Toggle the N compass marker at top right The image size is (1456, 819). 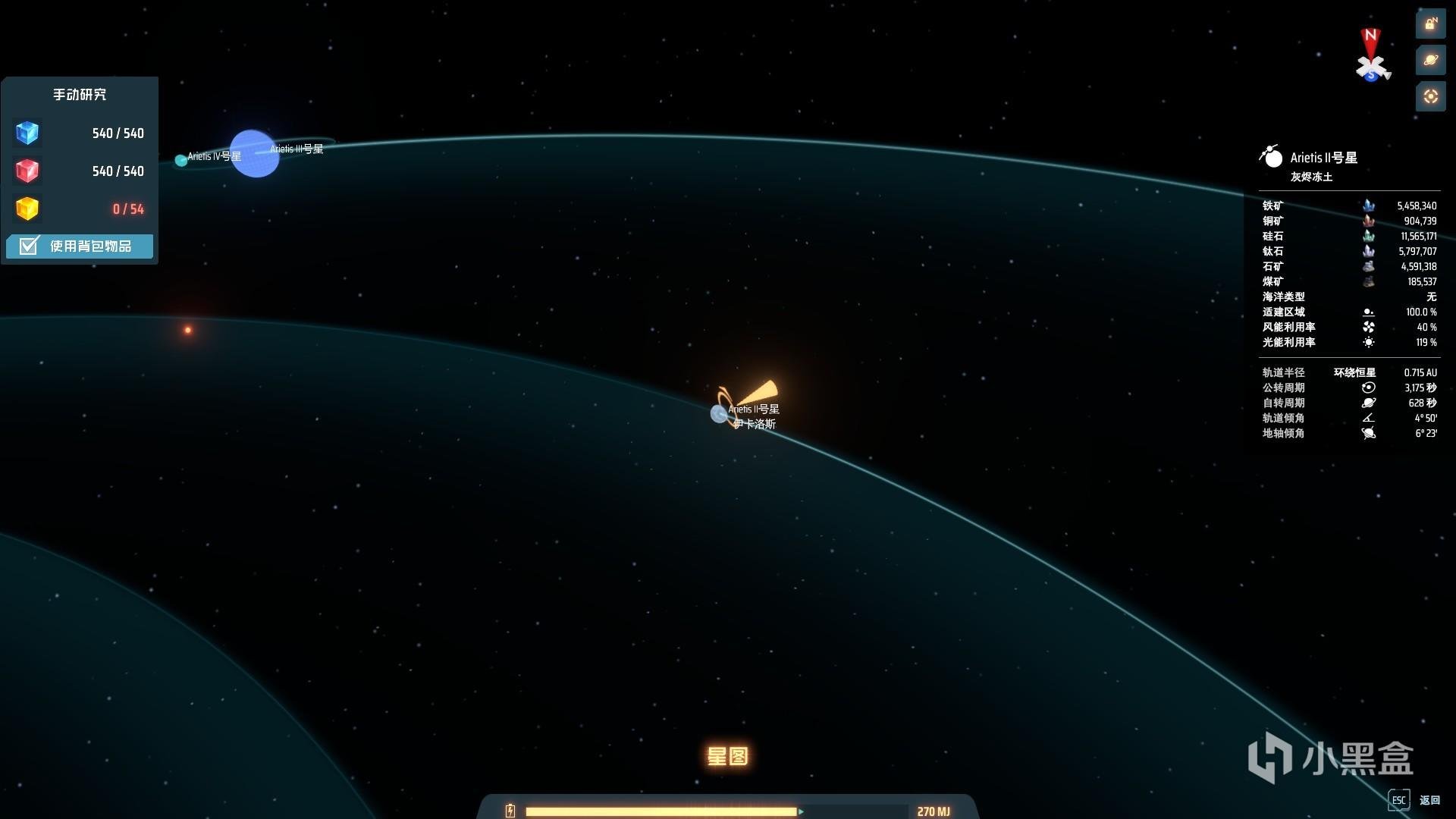[x=1370, y=36]
